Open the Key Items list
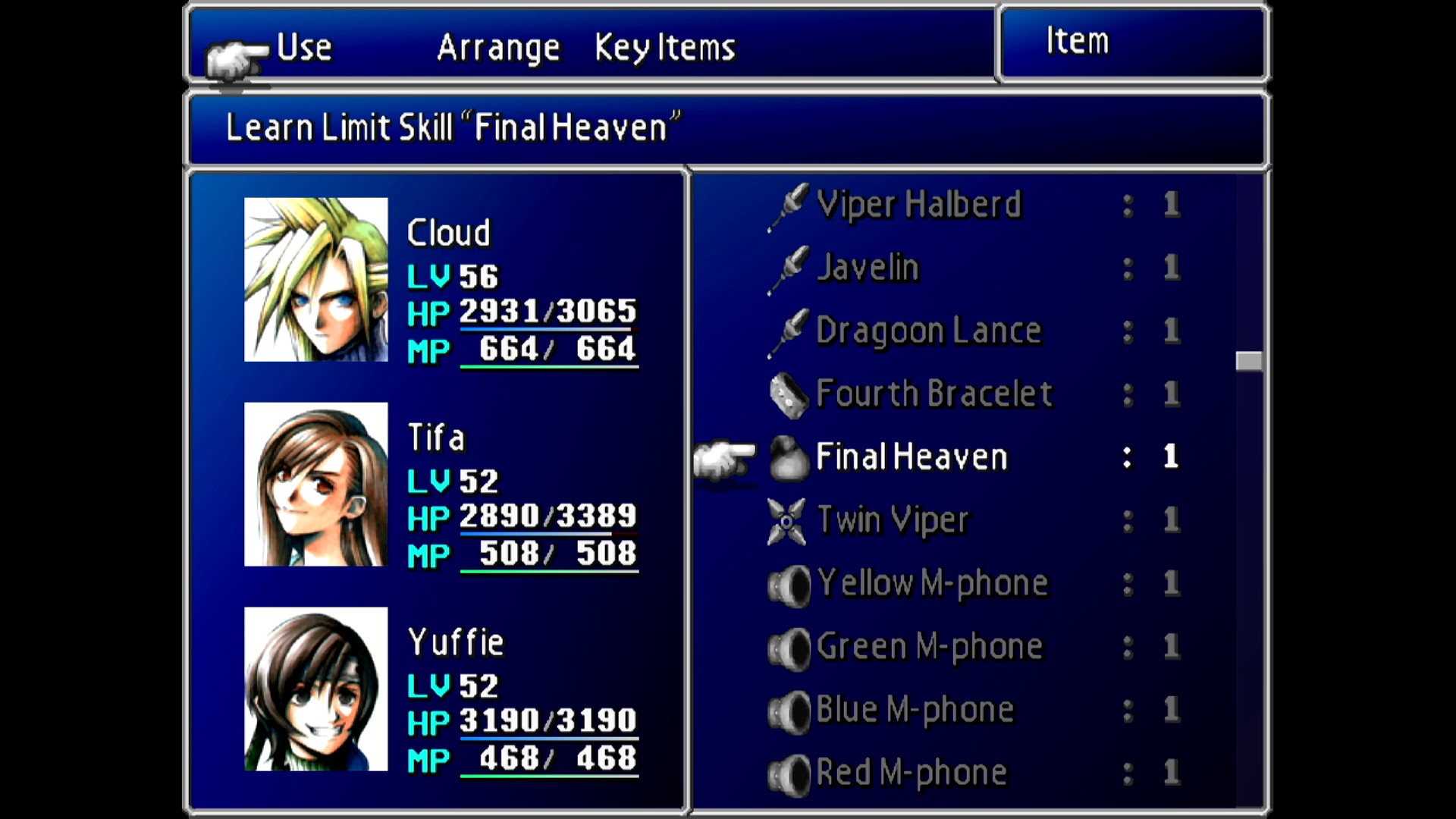The height and width of the screenshot is (819, 1456). pos(664,48)
